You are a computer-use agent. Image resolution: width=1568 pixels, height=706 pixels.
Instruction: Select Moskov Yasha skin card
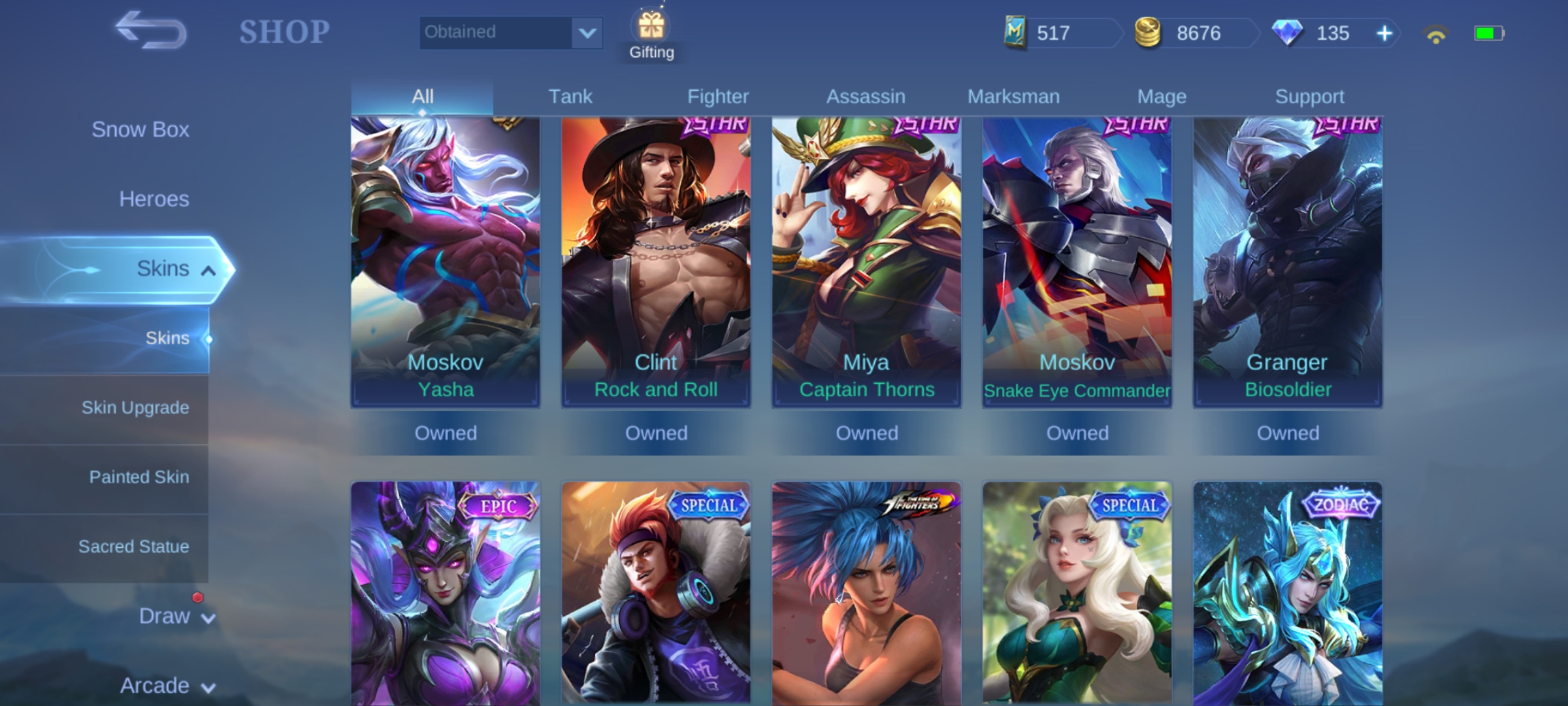(445, 261)
